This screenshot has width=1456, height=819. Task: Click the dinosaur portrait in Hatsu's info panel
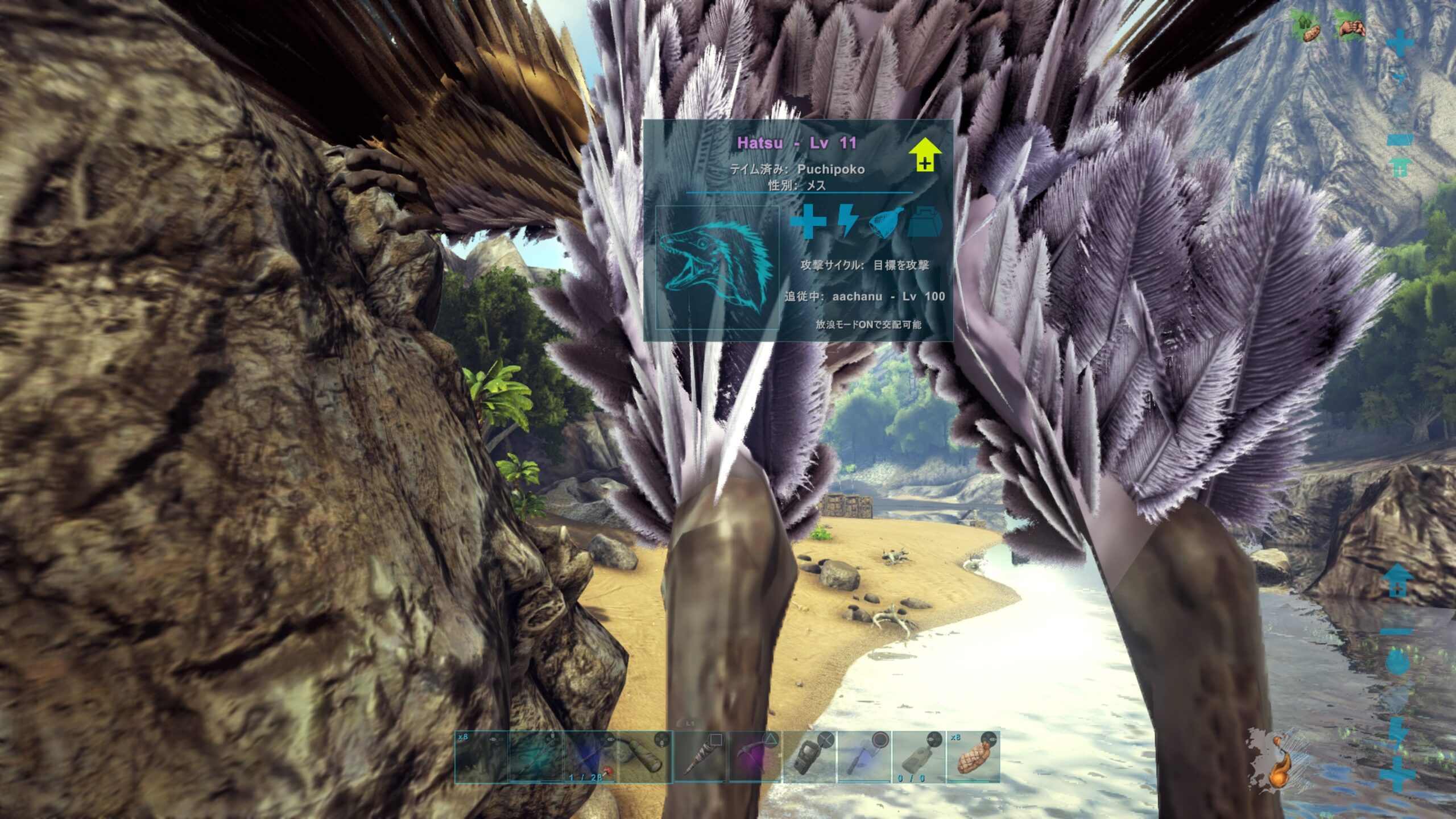(717, 267)
